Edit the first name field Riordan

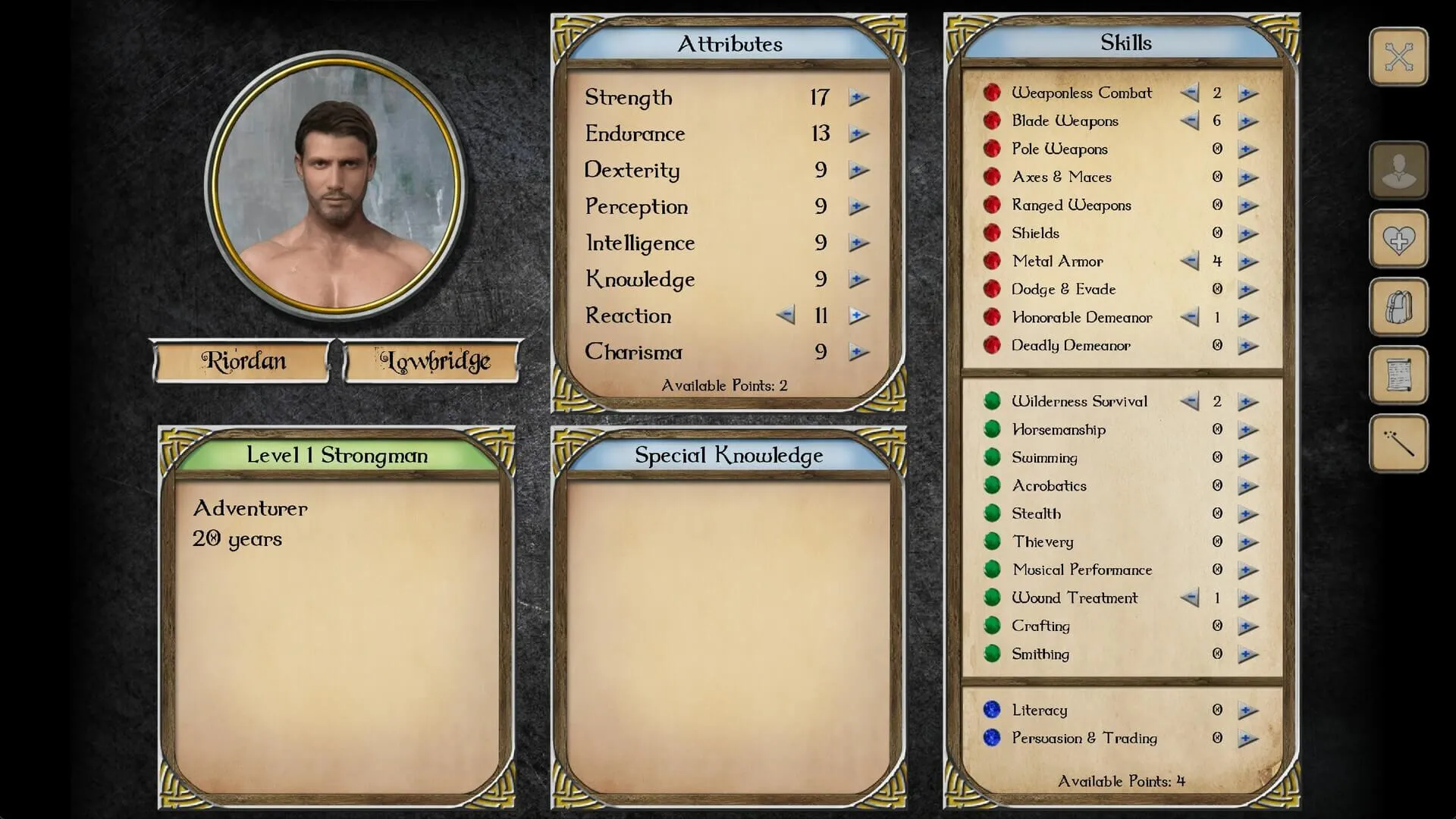click(x=243, y=361)
